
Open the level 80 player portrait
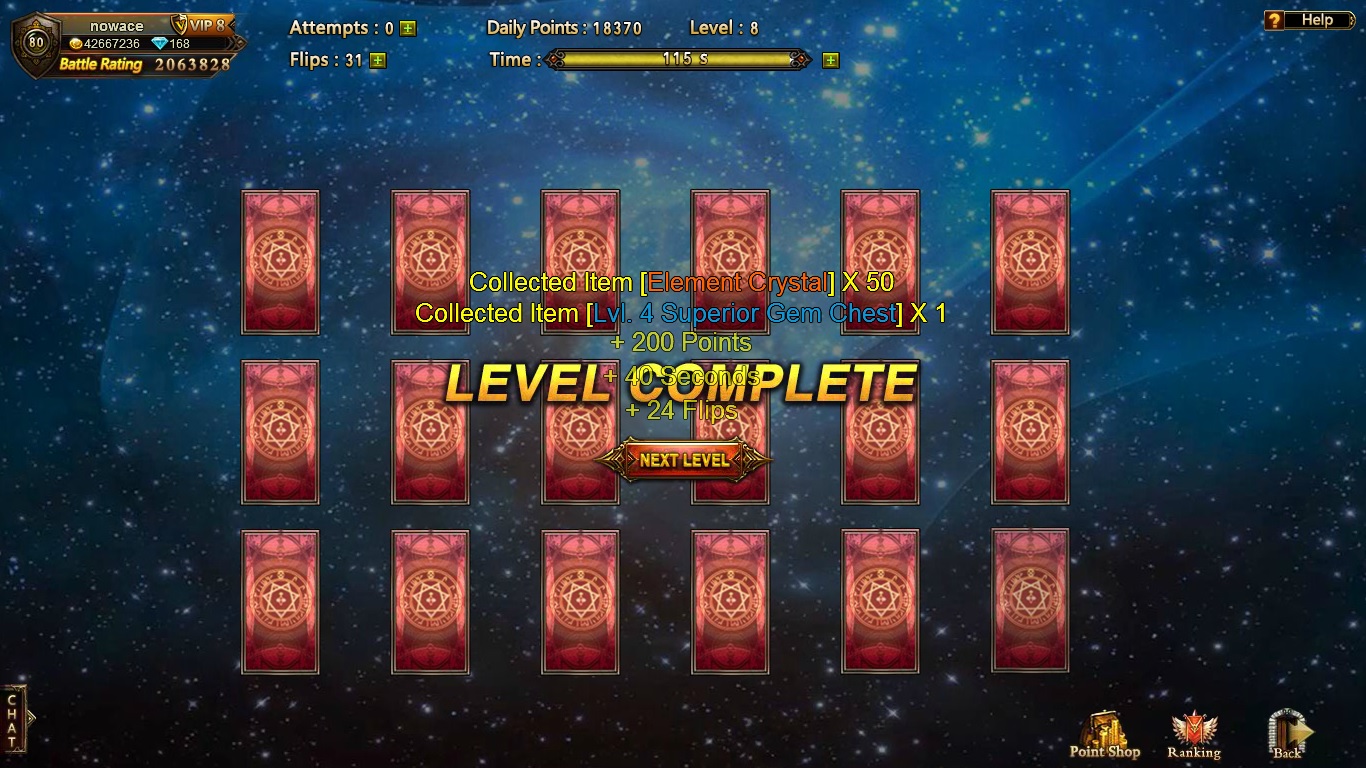click(x=36, y=43)
